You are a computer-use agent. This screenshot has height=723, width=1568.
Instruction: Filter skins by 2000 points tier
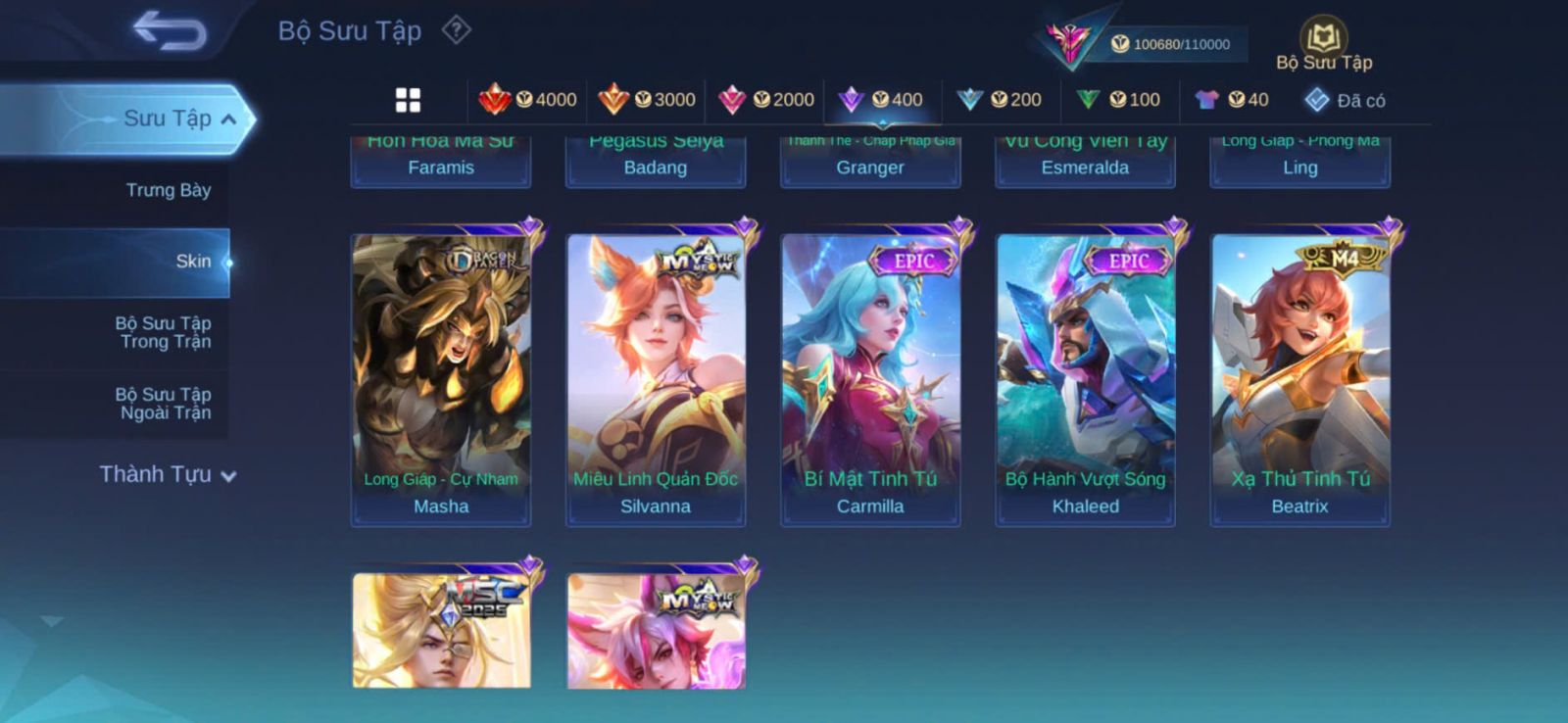click(x=766, y=100)
